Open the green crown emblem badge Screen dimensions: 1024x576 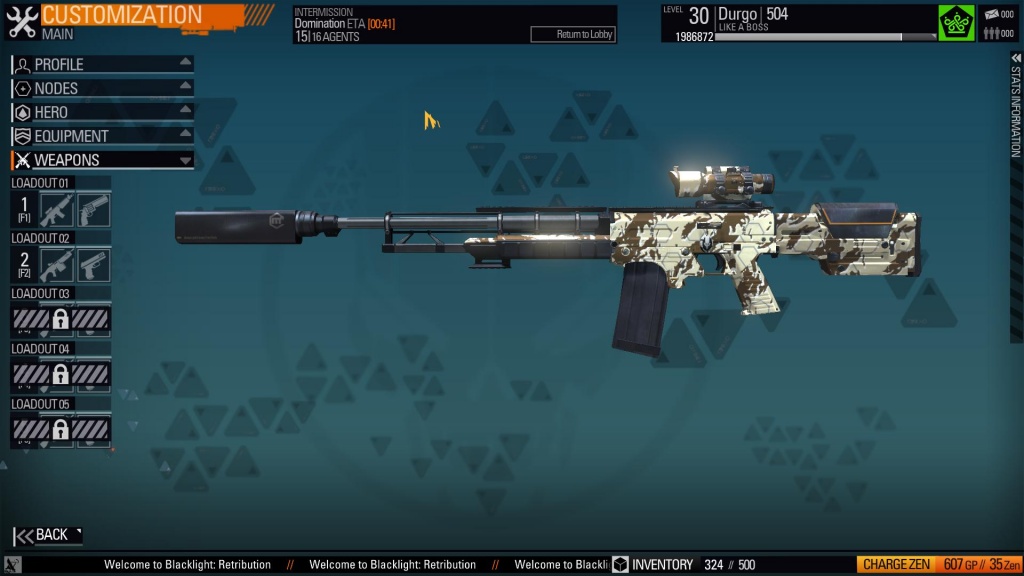pyautogui.click(x=956, y=23)
